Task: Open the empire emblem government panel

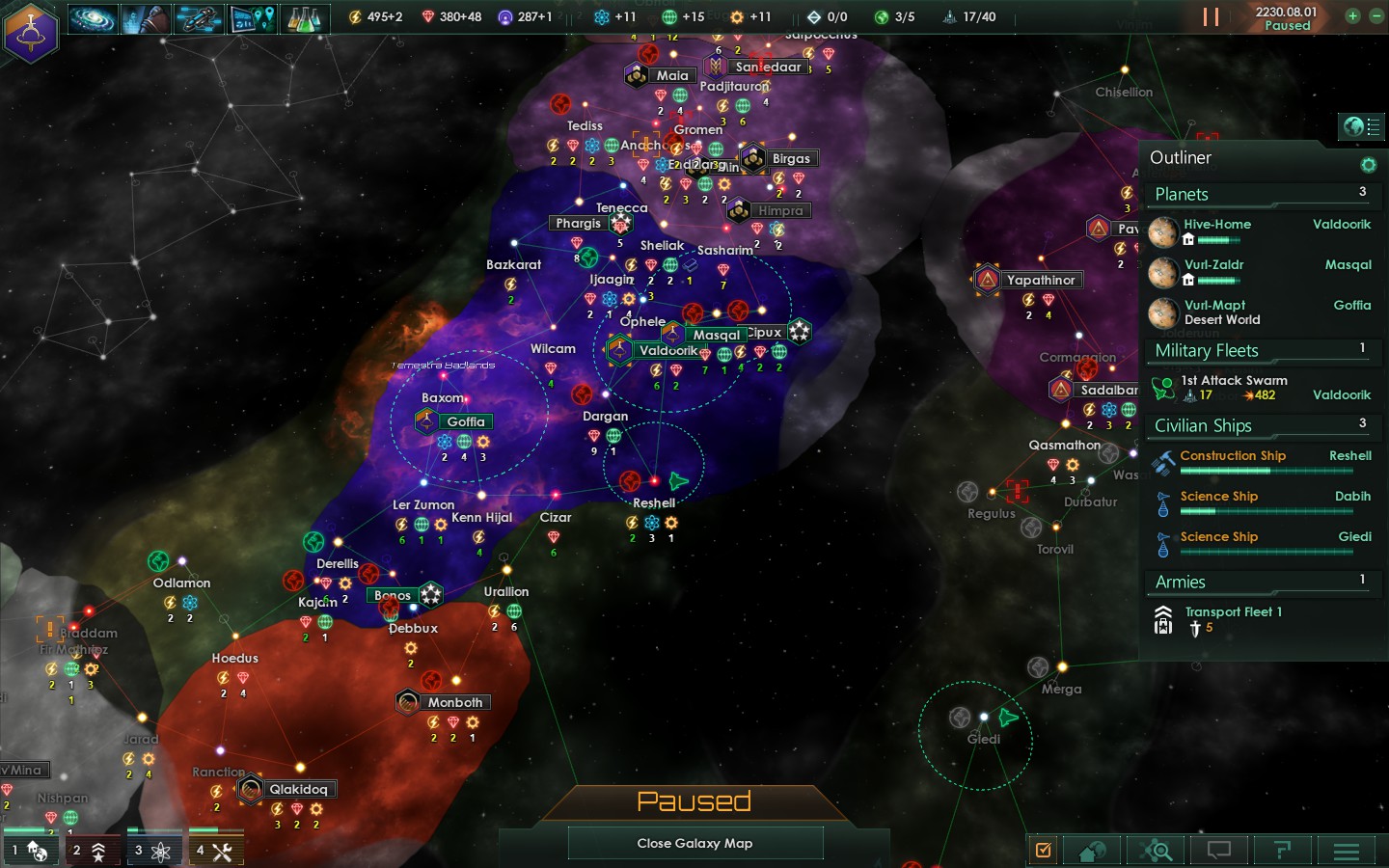Action: tap(32, 32)
